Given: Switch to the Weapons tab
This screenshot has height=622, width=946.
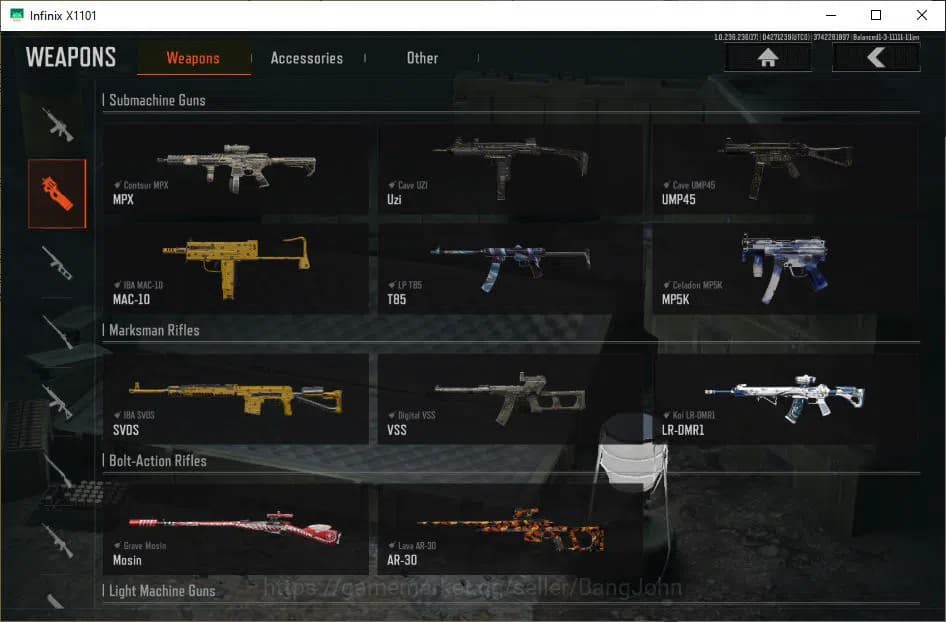Looking at the screenshot, I should pos(193,58).
